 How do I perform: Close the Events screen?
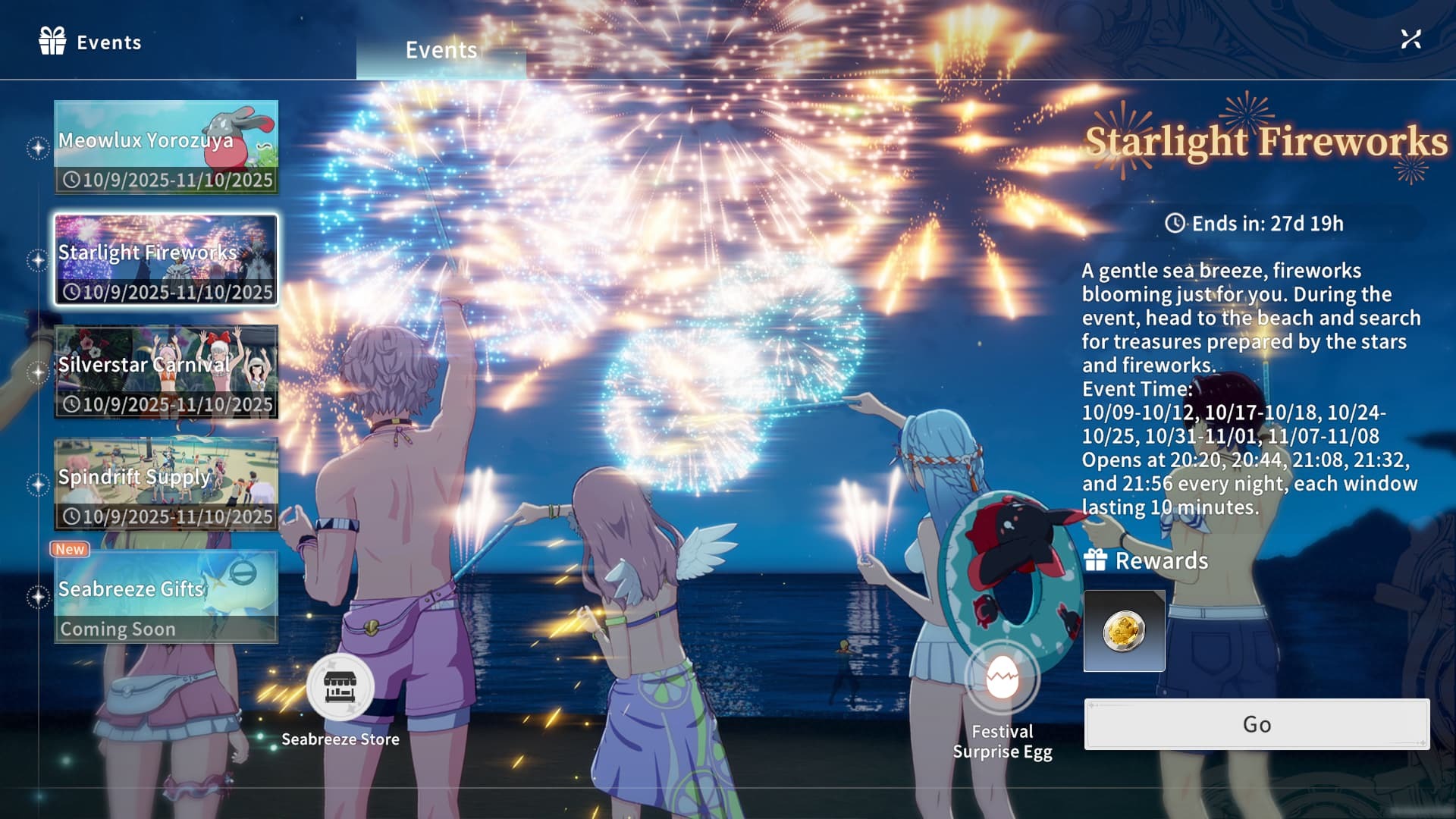[x=1410, y=39]
